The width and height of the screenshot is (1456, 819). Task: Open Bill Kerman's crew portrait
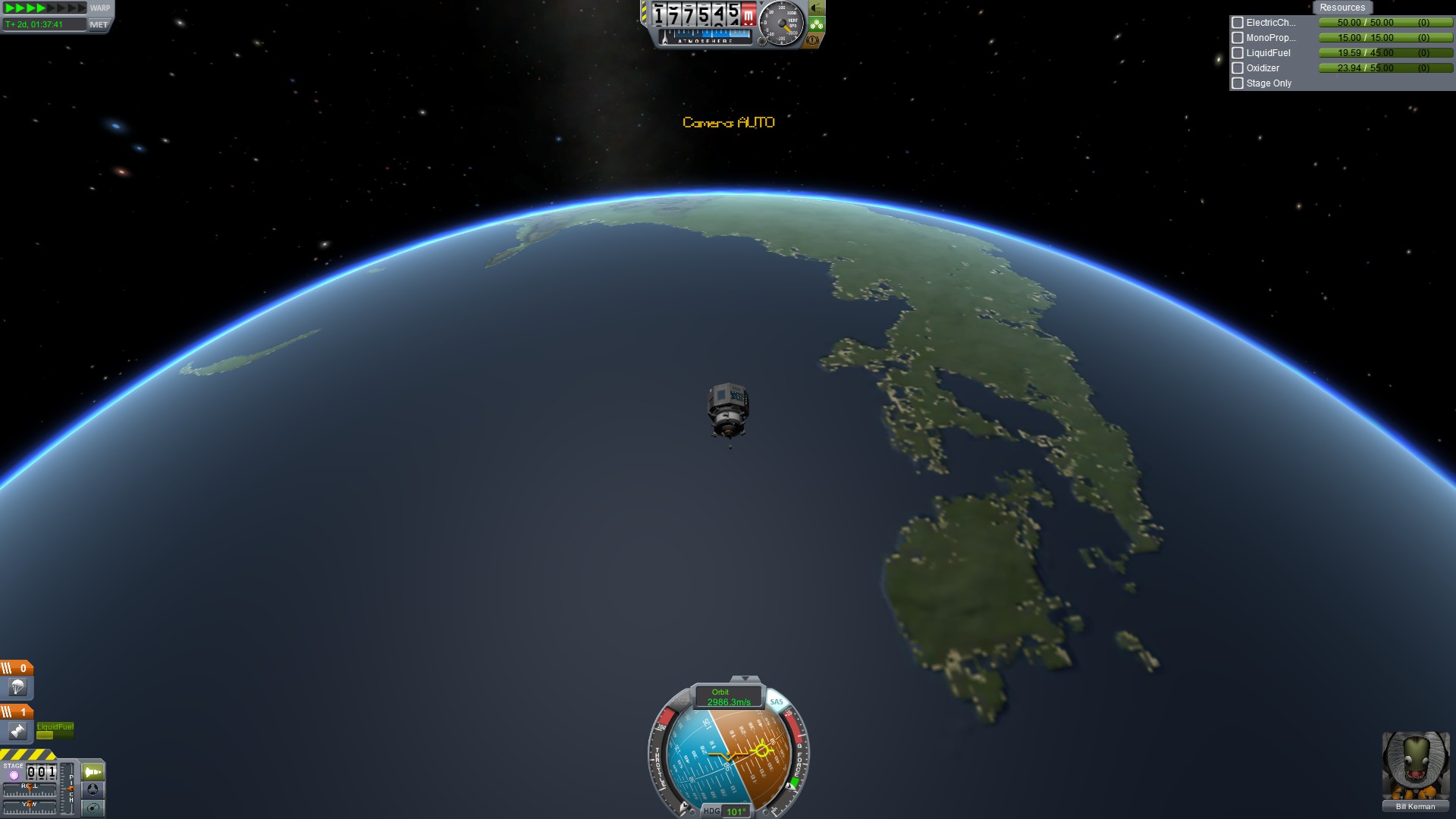point(1415,766)
